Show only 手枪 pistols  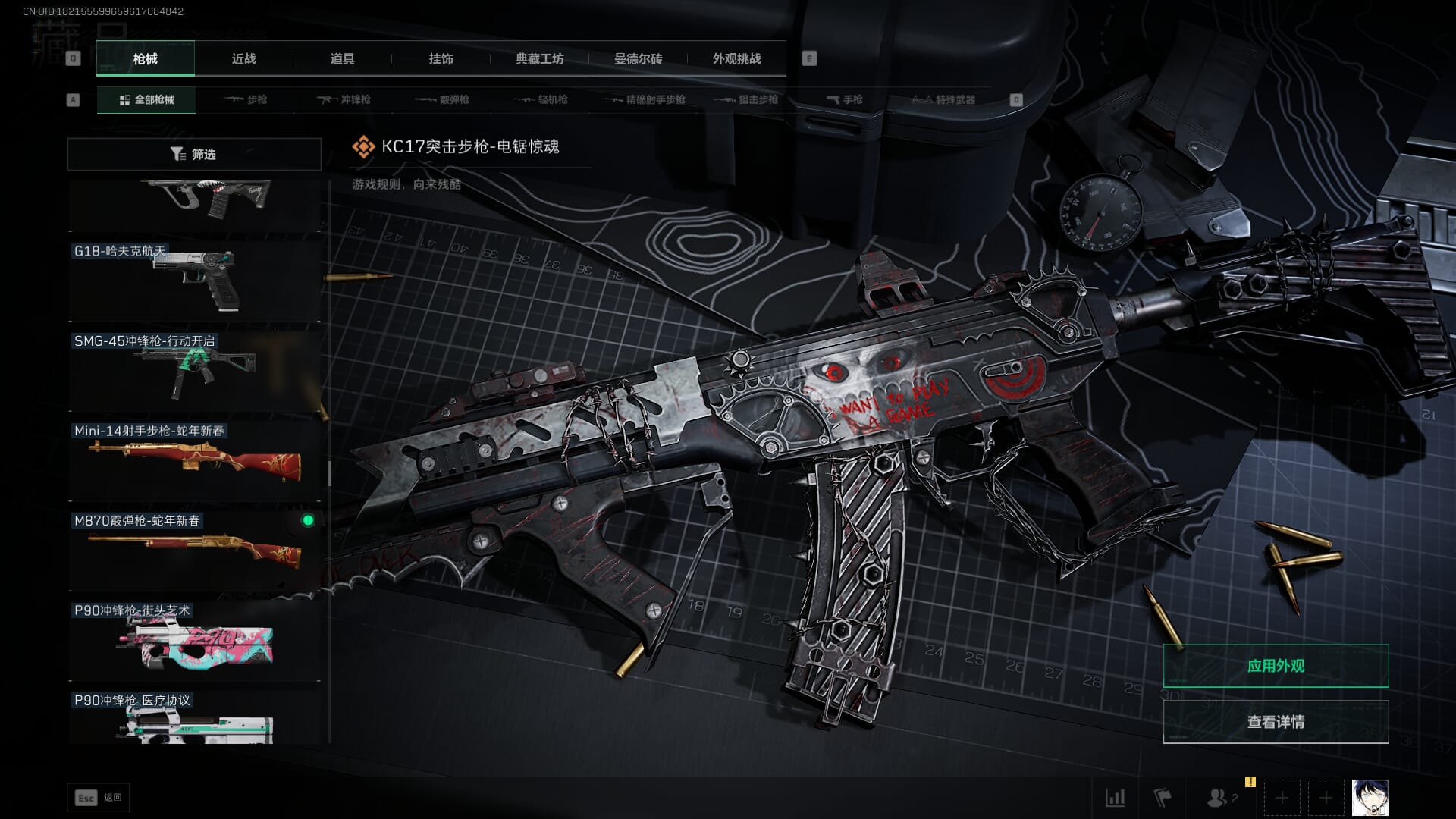[844, 100]
